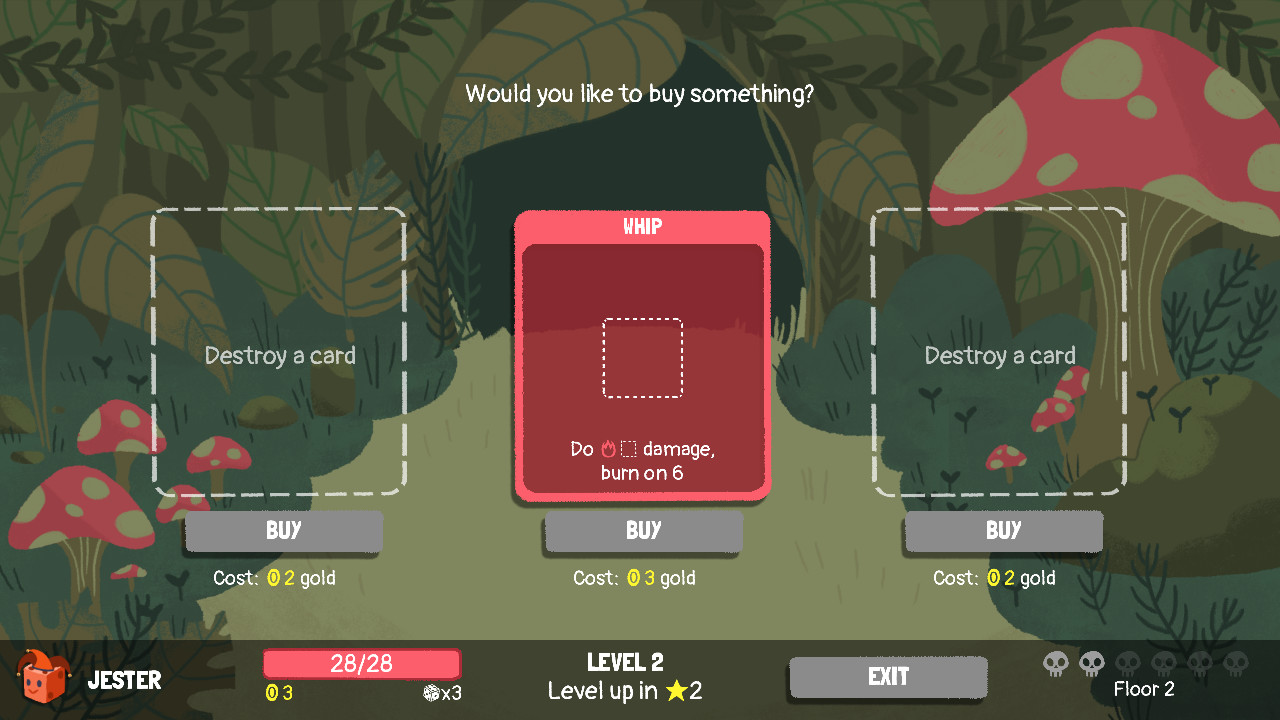Exit the shop
The image size is (1280, 720).
point(888,677)
